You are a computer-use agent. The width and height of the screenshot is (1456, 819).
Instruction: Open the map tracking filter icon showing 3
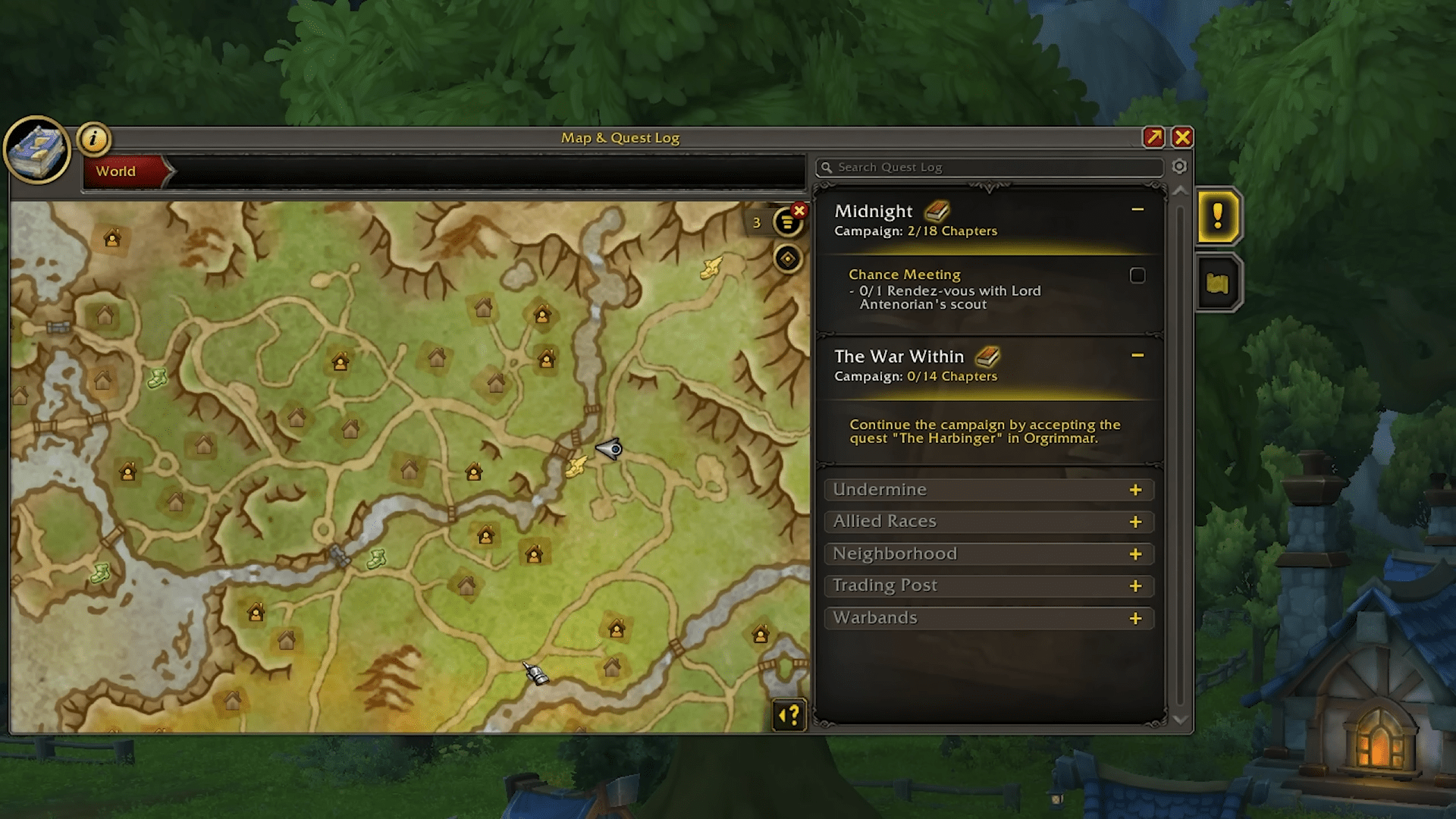[786, 223]
